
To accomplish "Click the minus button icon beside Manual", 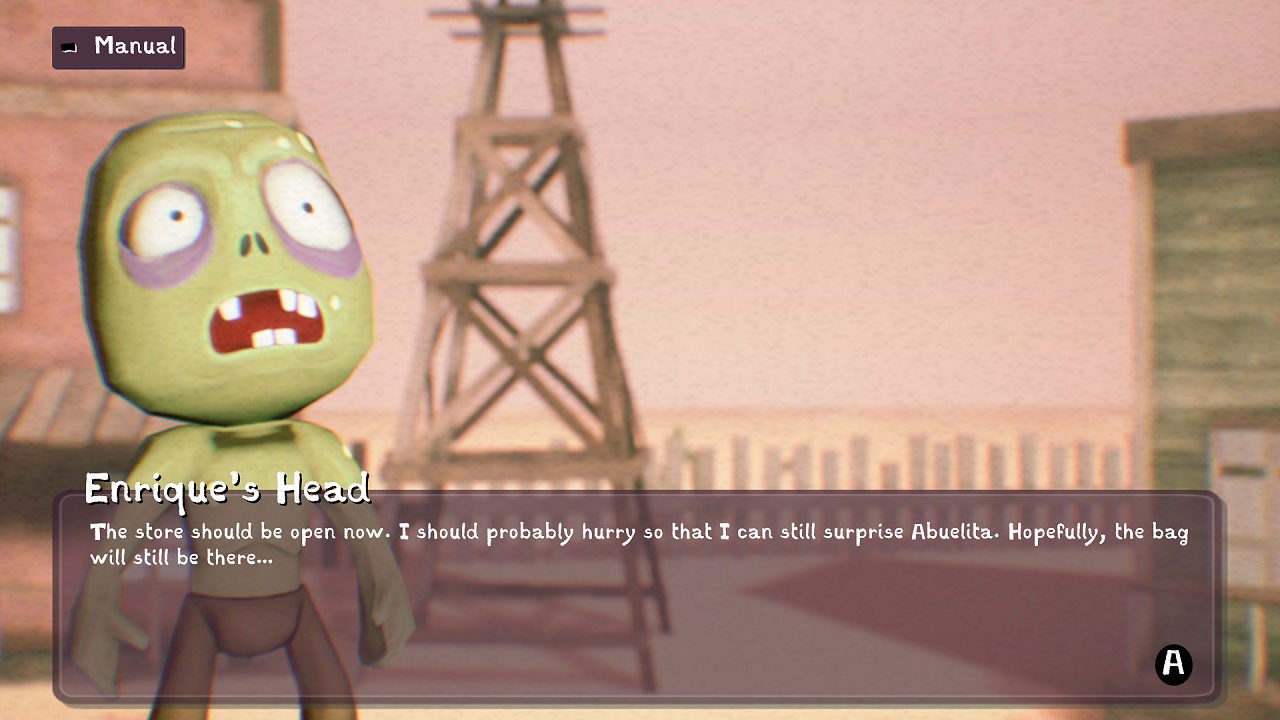I will [68, 46].
